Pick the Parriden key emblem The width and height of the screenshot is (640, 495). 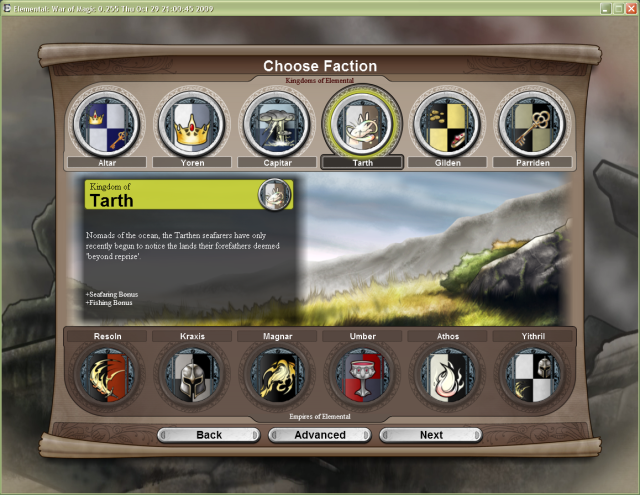532,123
